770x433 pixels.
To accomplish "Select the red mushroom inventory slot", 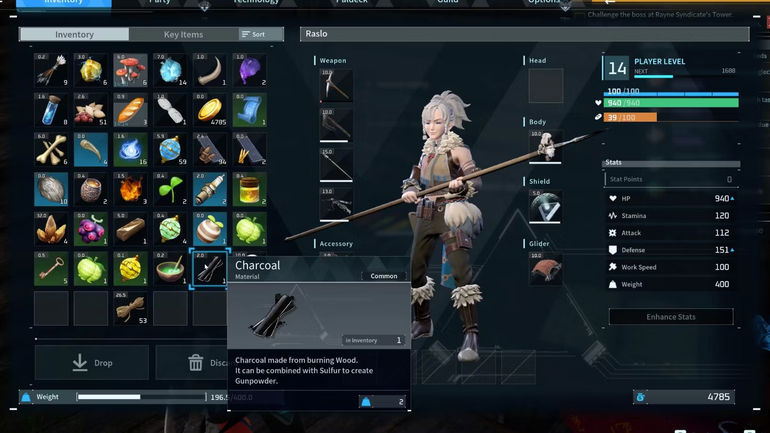I will coord(131,70).
